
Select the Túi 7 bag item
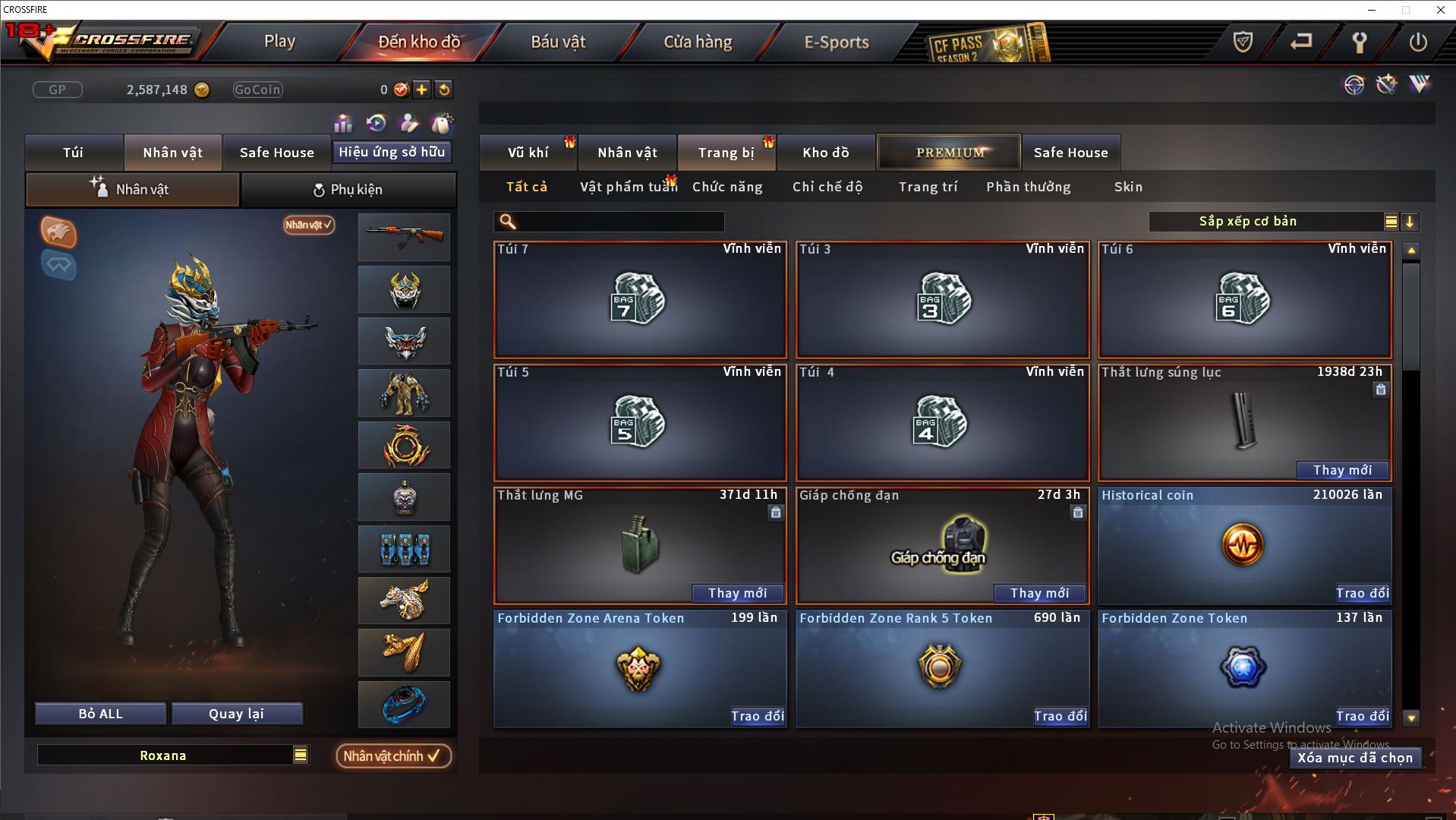click(x=639, y=300)
